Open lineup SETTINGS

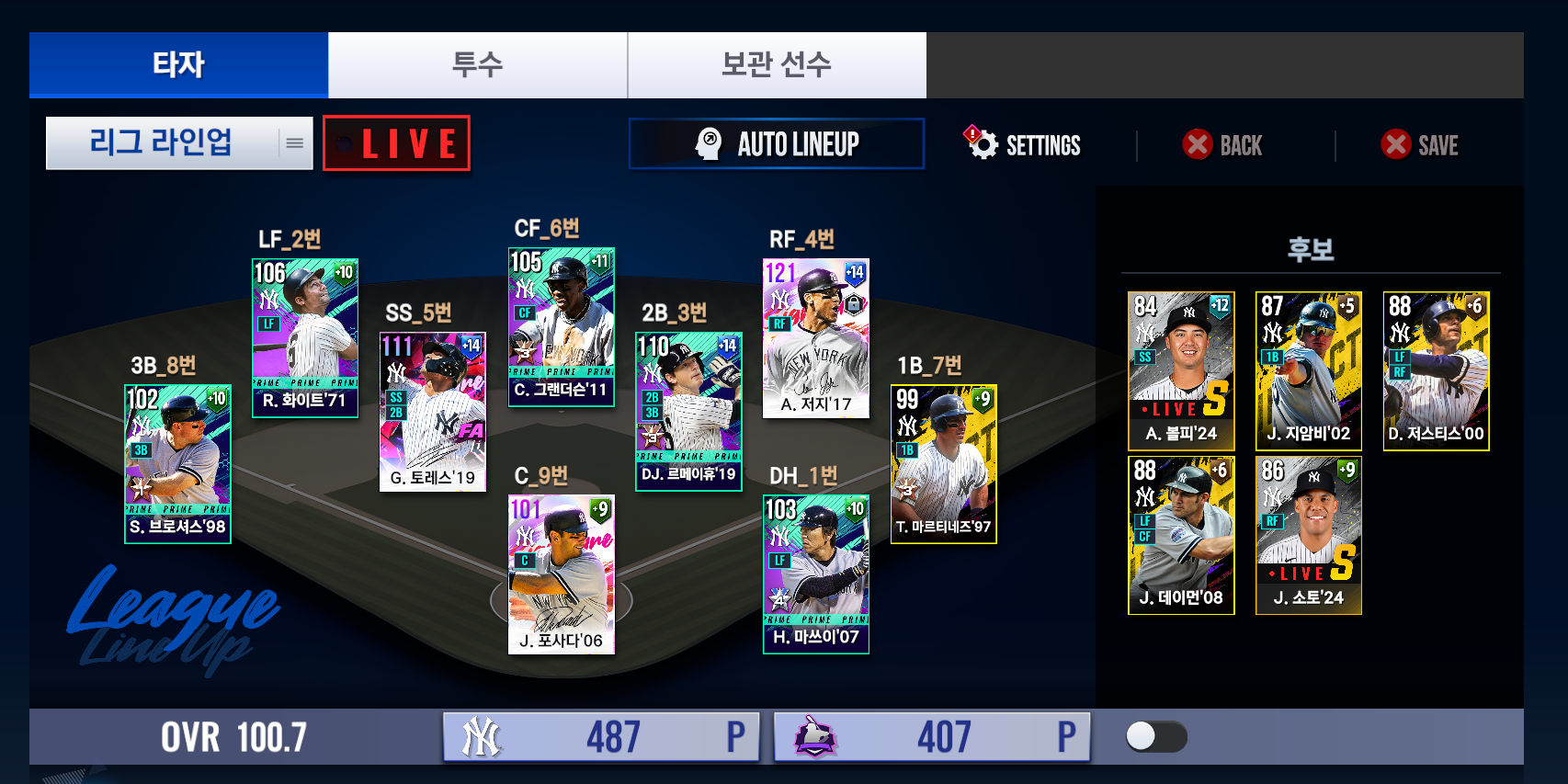(x=1023, y=144)
